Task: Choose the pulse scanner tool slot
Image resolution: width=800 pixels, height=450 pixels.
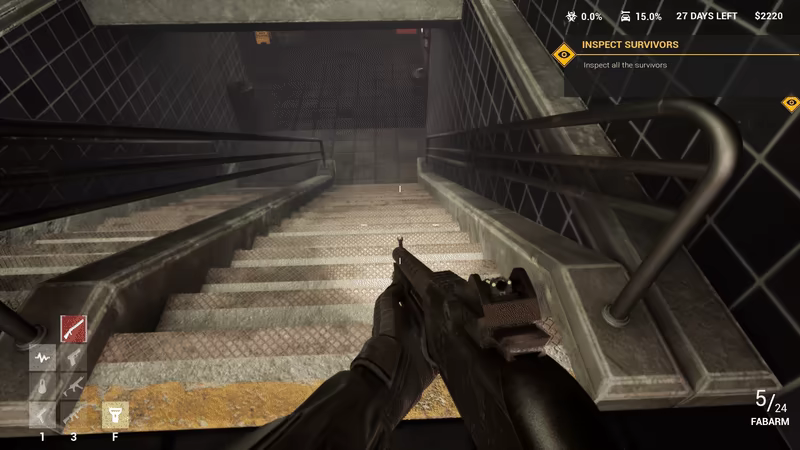Action: [x=42, y=356]
